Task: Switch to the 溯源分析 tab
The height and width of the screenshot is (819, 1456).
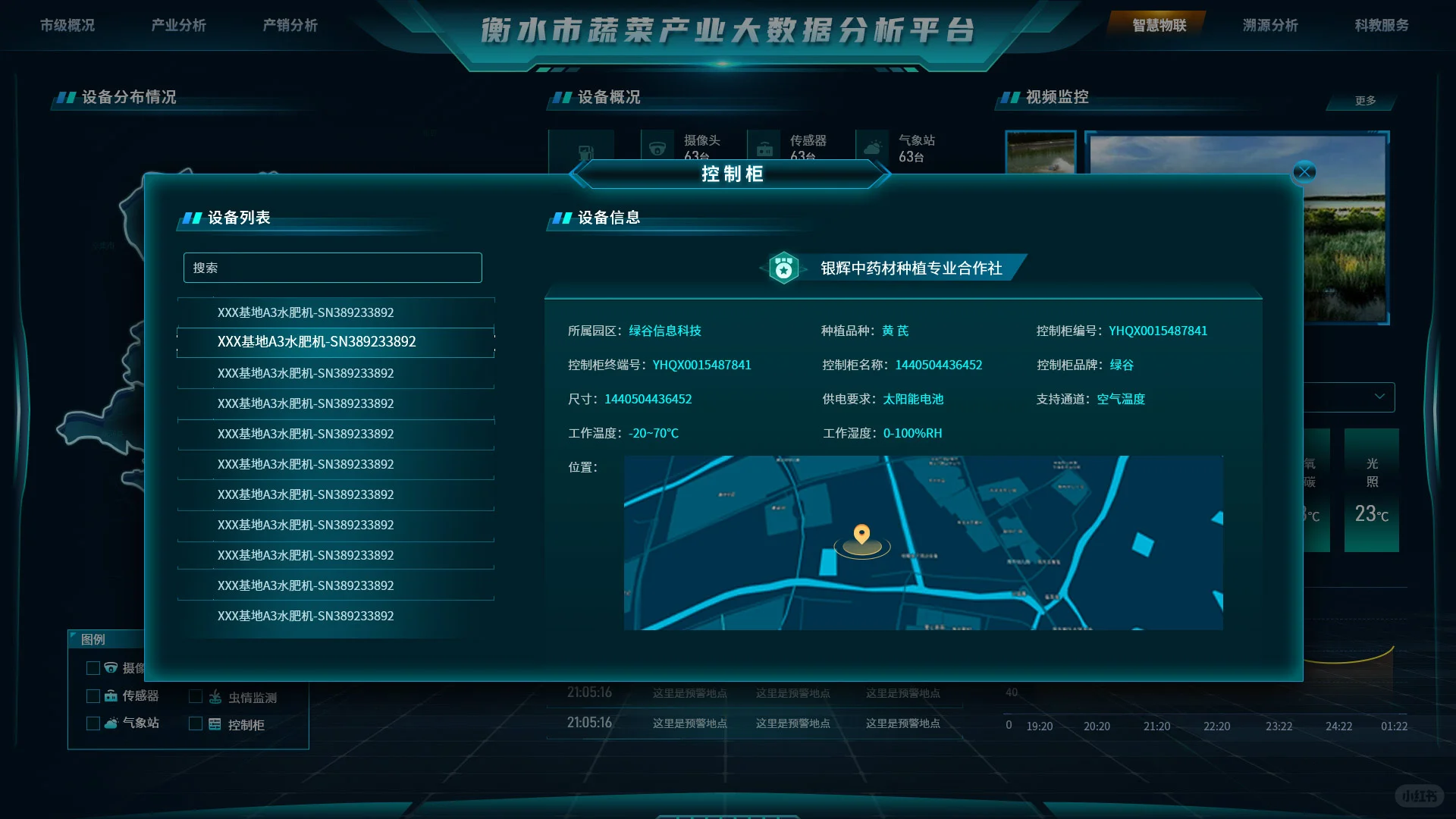Action: [x=1269, y=25]
